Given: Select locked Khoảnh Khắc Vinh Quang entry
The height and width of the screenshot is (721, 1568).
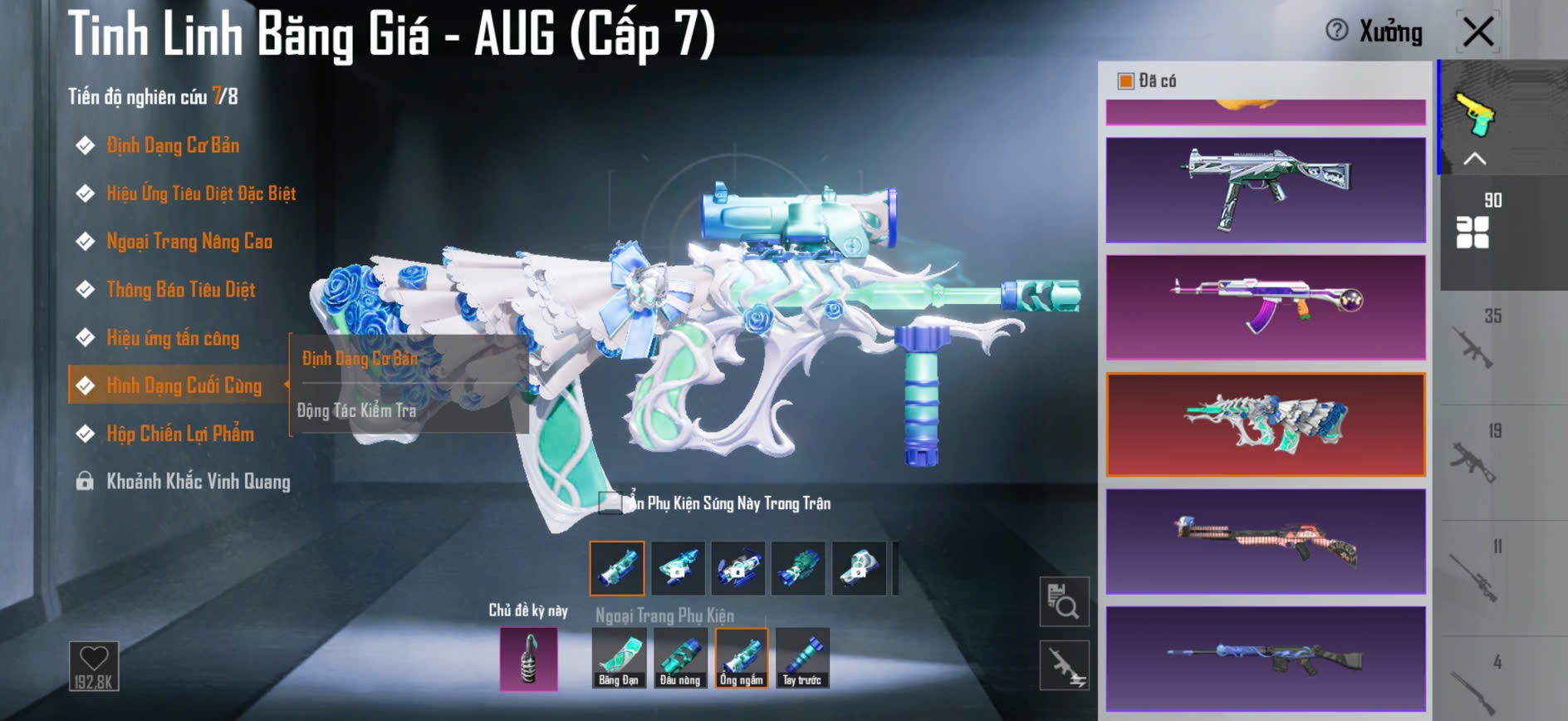Looking at the screenshot, I should coord(198,483).
